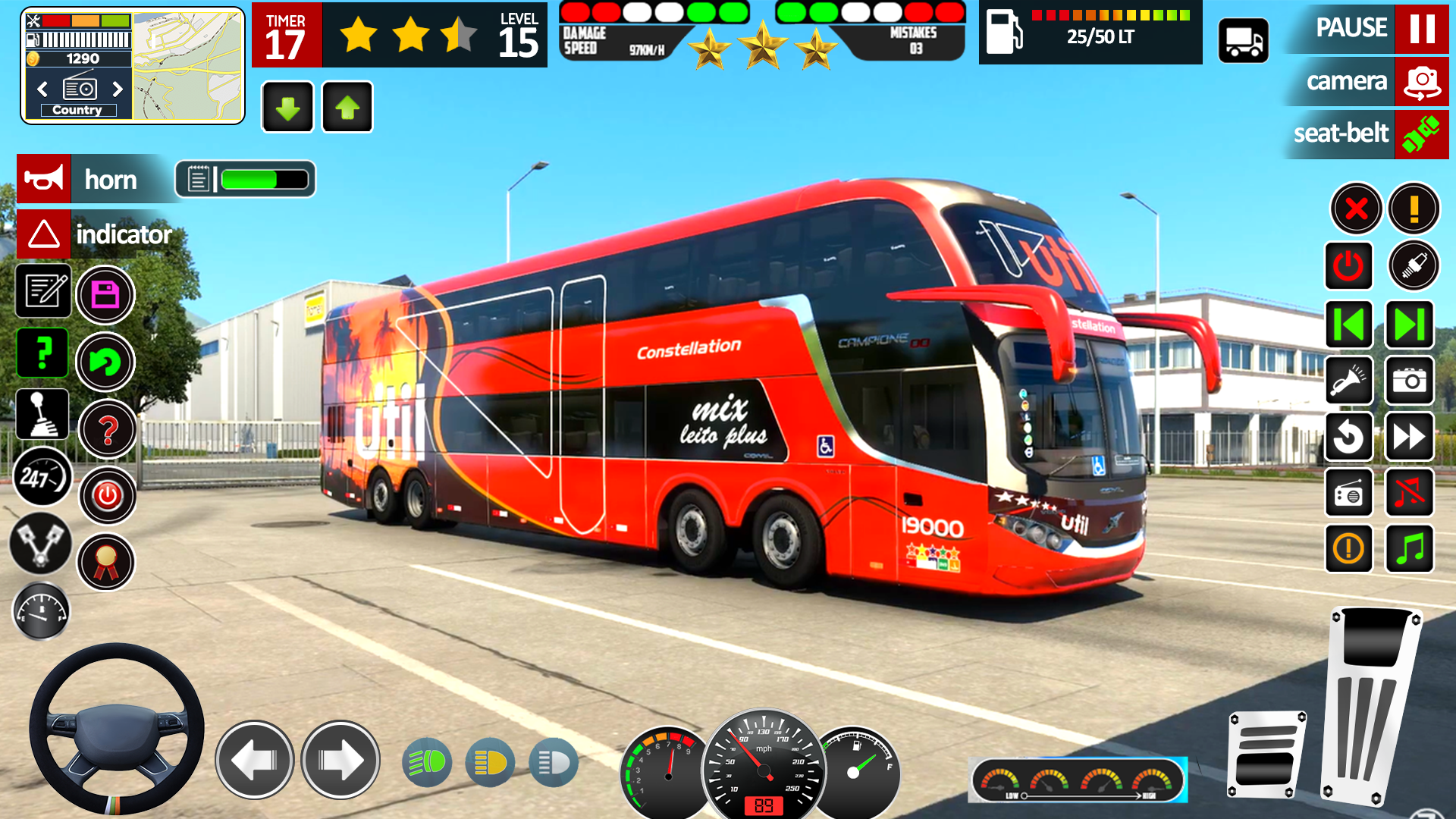Apply the brake pedal

[1266, 755]
